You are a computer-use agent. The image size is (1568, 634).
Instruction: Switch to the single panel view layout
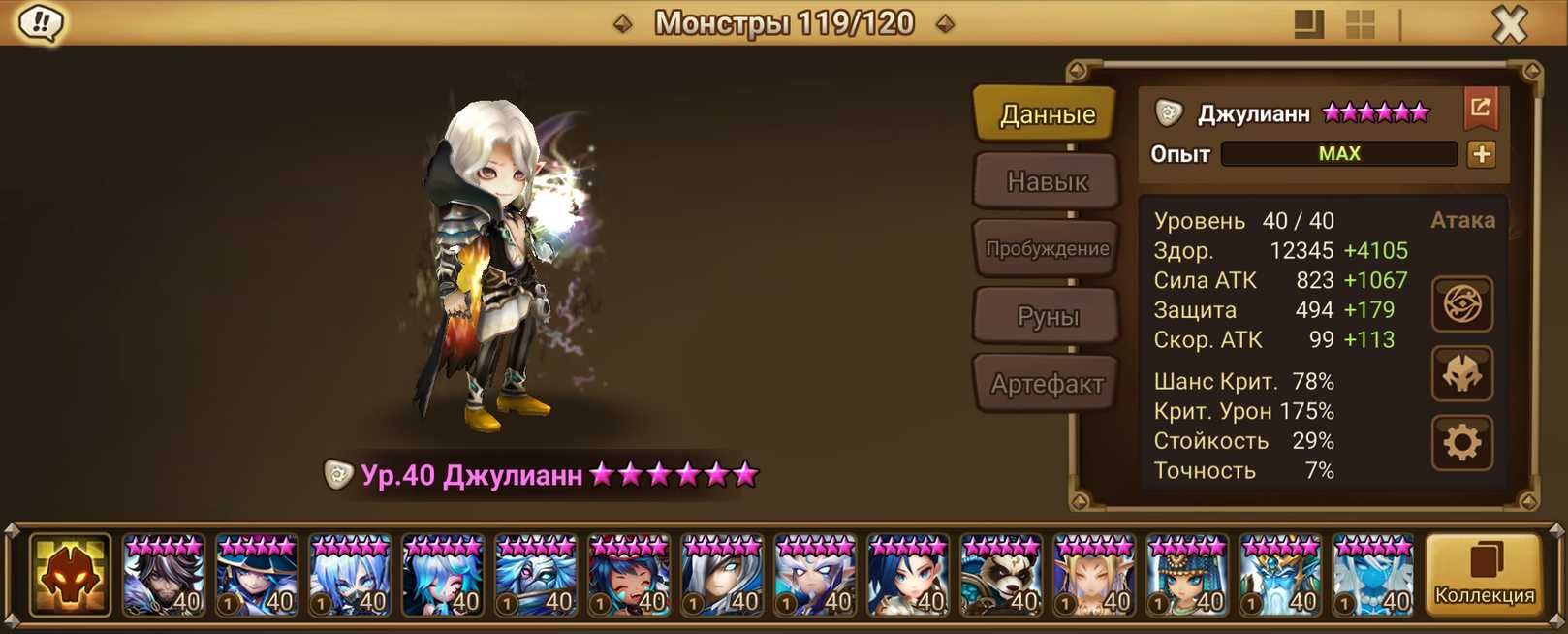pos(1308,24)
